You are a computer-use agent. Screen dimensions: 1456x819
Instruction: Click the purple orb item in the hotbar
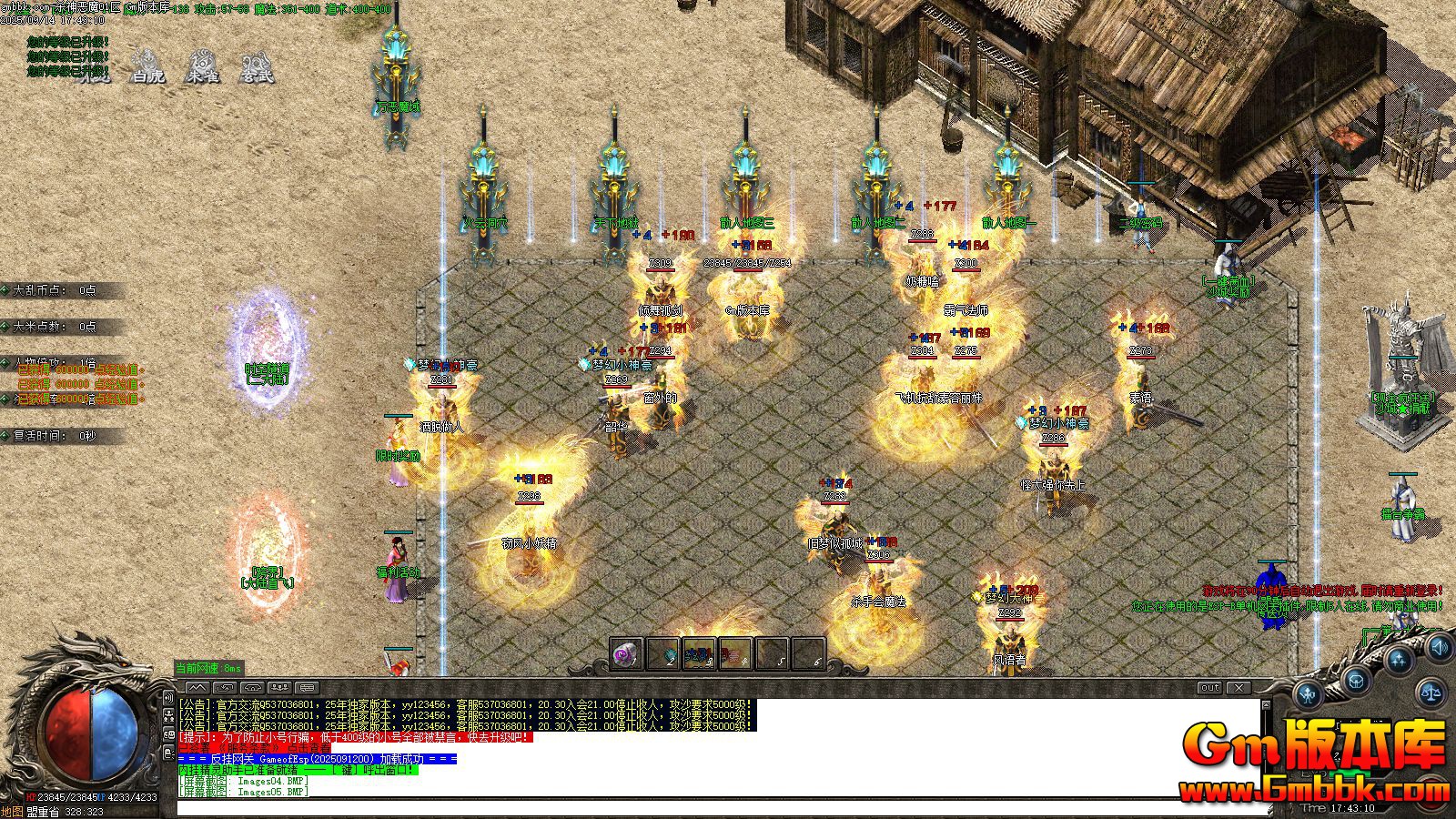coord(625,654)
